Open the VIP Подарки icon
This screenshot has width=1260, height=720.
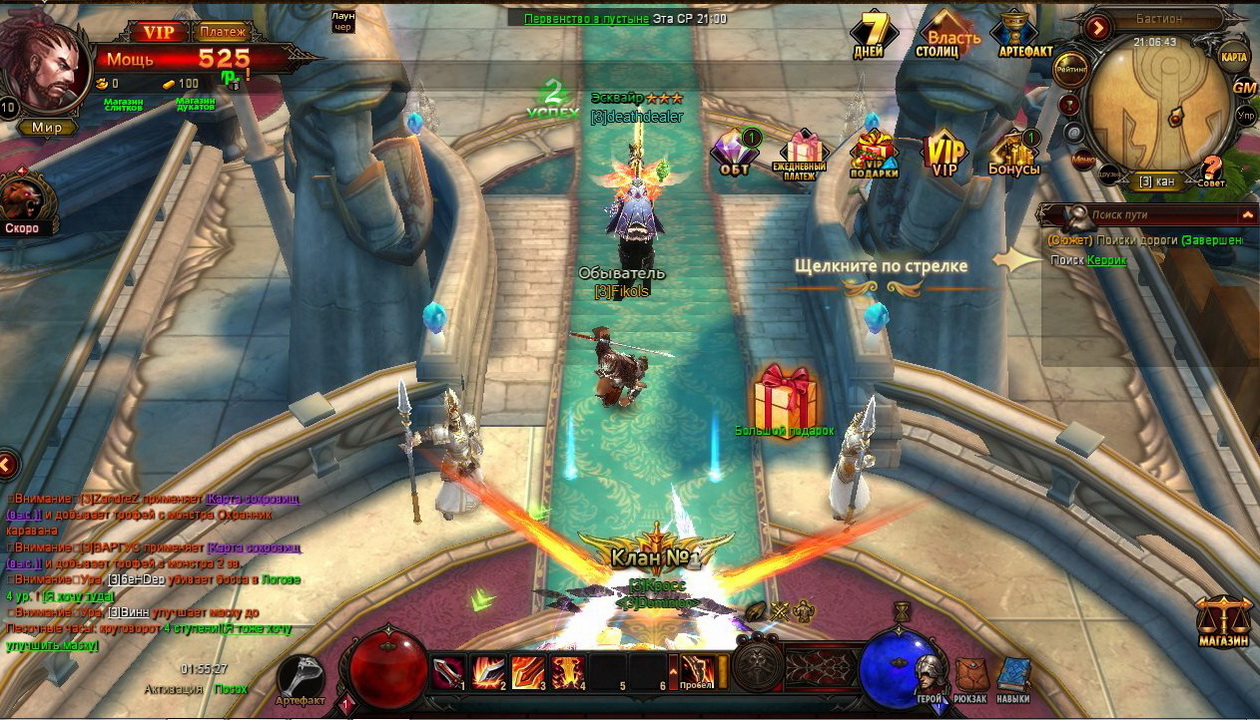pyautogui.click(x=874, y=153)
